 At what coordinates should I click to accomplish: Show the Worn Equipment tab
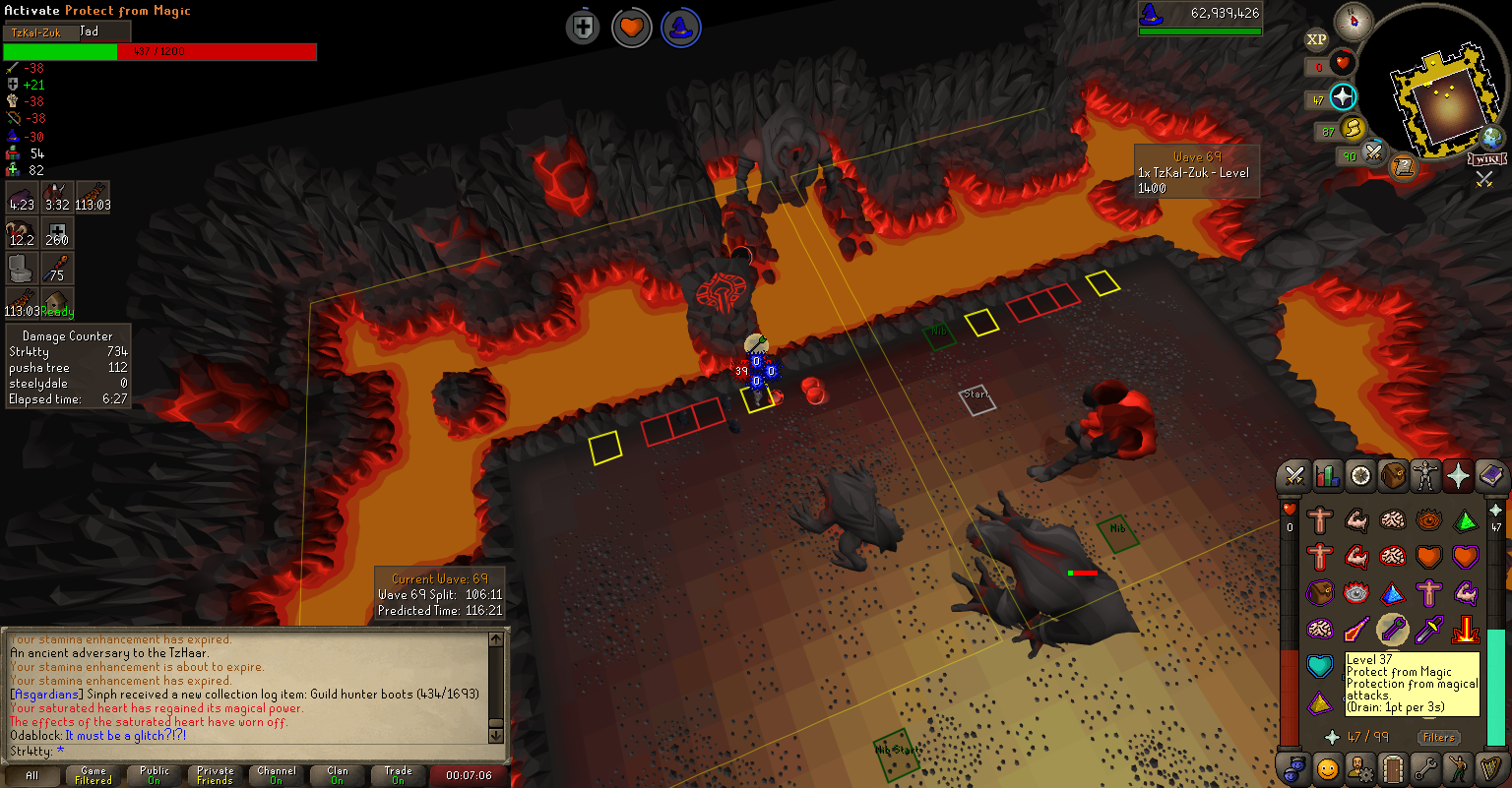(1425, 477)
